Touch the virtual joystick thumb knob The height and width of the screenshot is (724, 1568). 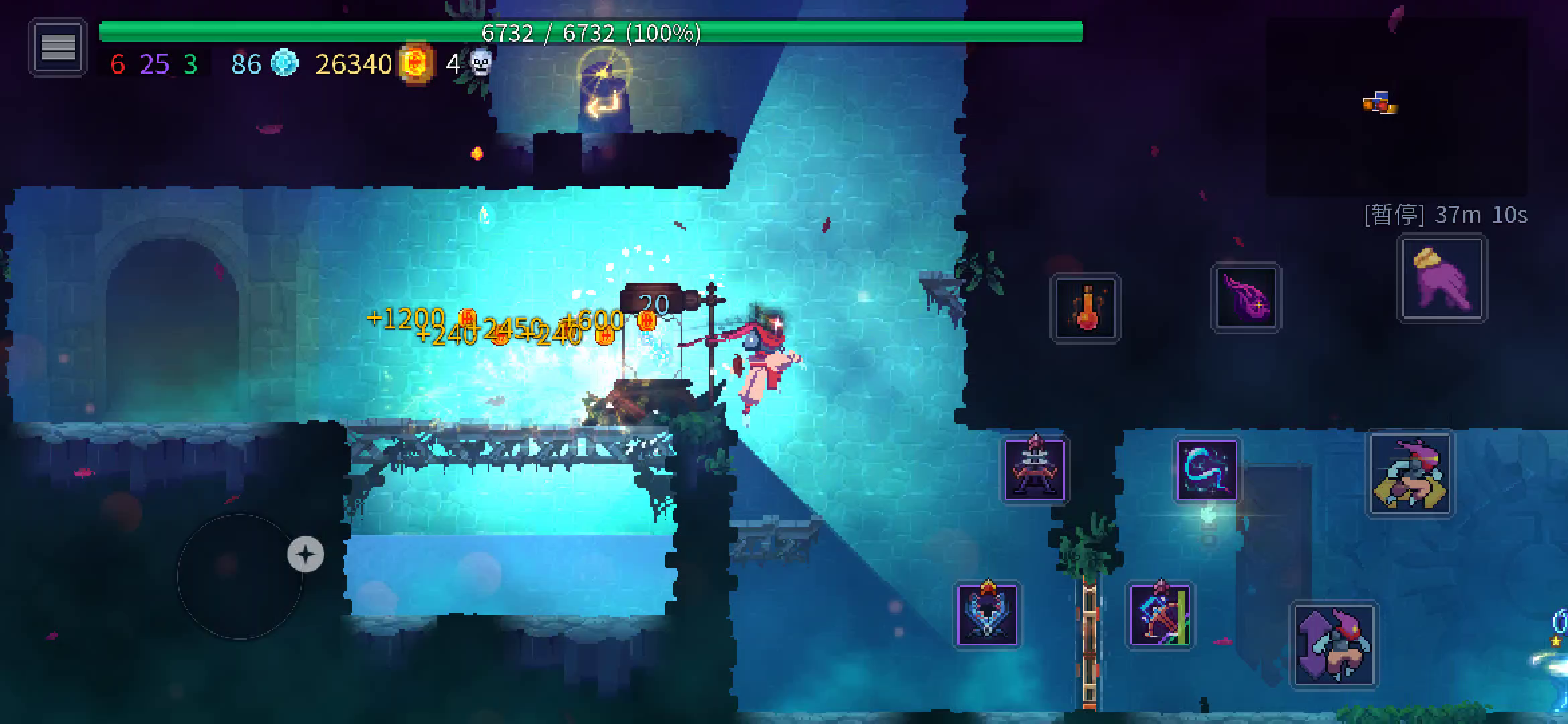pyautogui.click(x=306, y=554)
